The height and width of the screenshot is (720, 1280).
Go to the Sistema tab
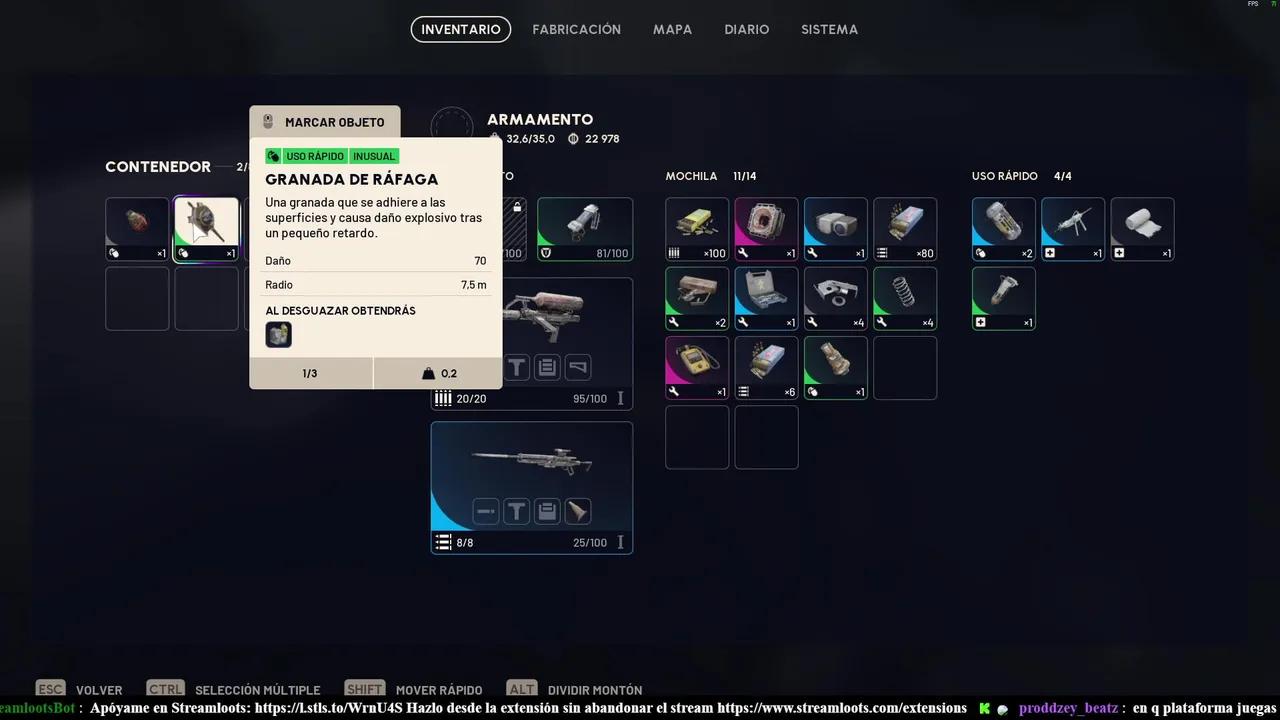click(829, 30)
